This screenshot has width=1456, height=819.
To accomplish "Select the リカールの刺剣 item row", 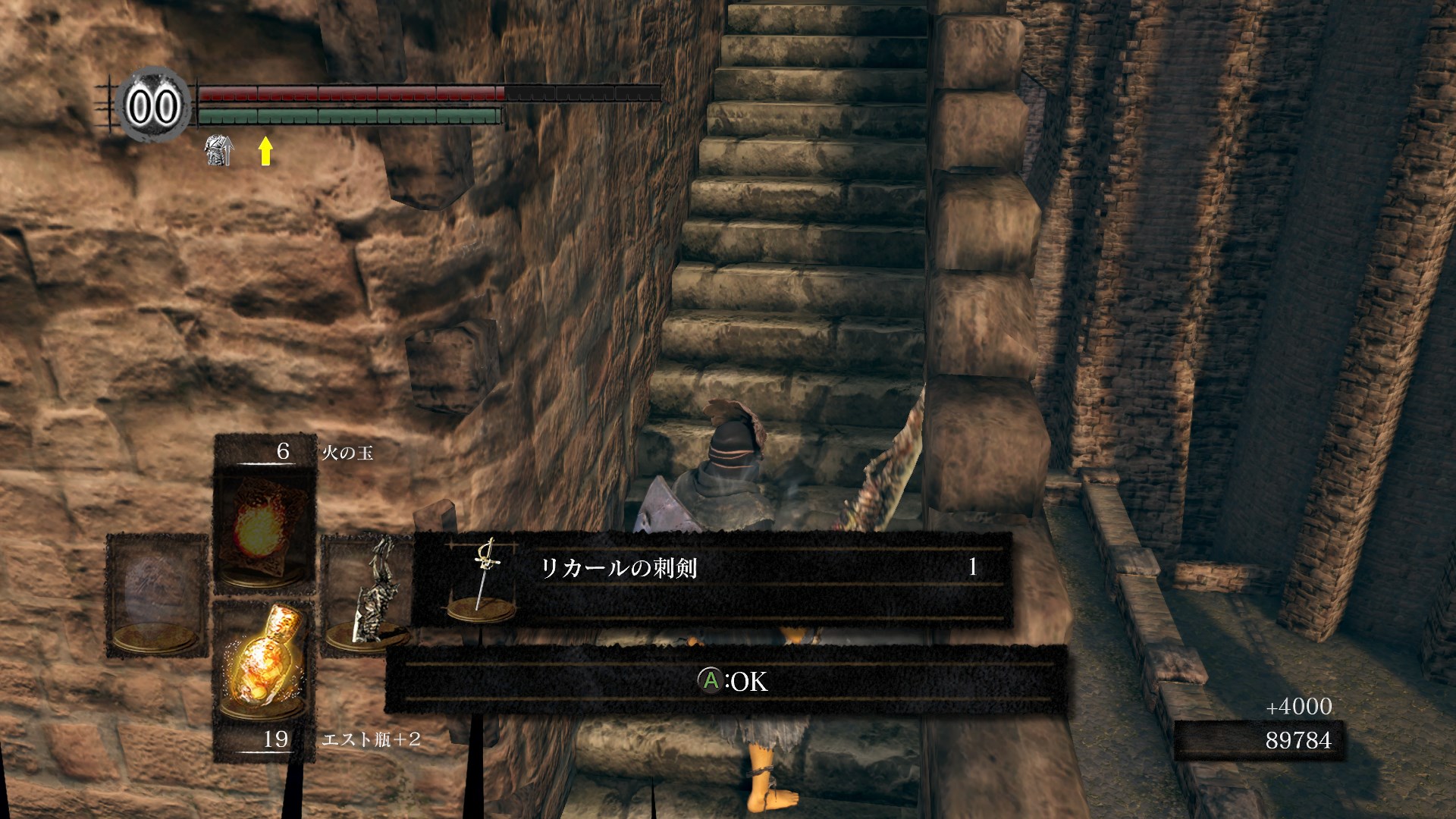I will [x=711, y=579].
